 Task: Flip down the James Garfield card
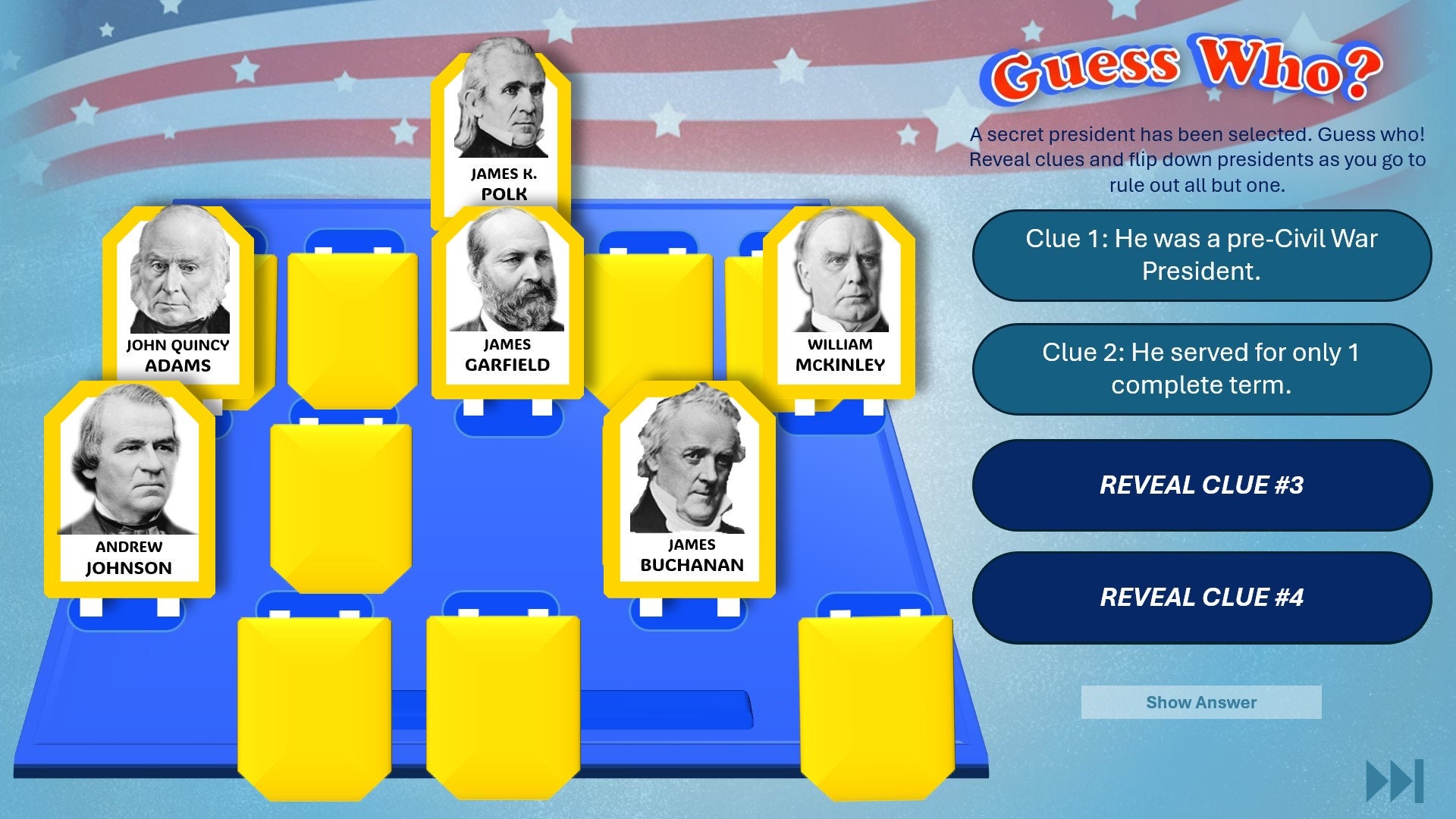click(508, 303)
